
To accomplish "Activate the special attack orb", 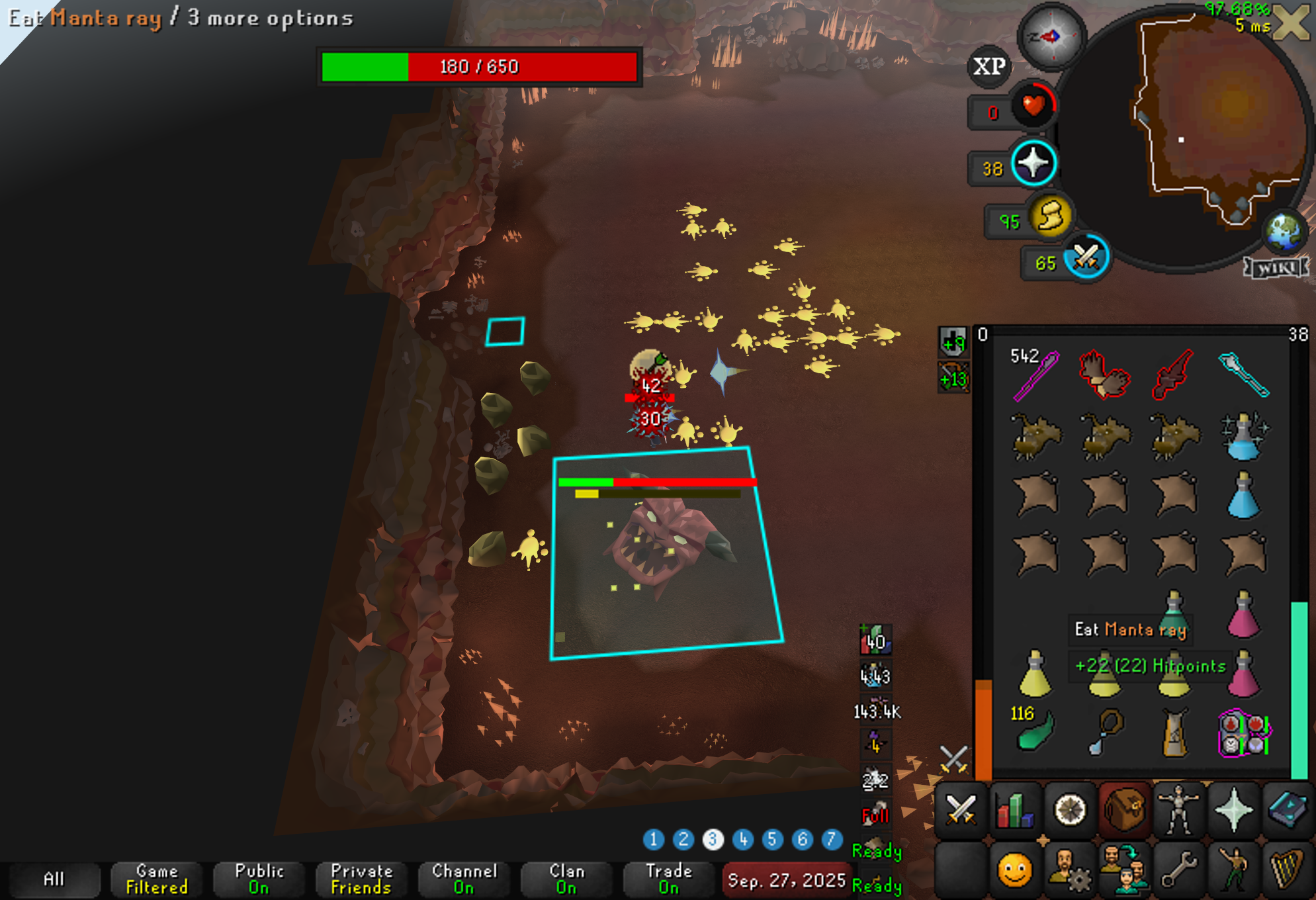I will click(x=1086, y=258).
